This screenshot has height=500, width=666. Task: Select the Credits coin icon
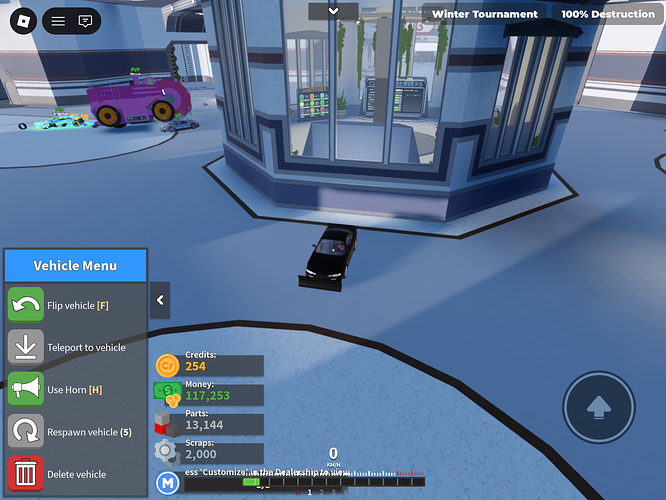(167, 366)
